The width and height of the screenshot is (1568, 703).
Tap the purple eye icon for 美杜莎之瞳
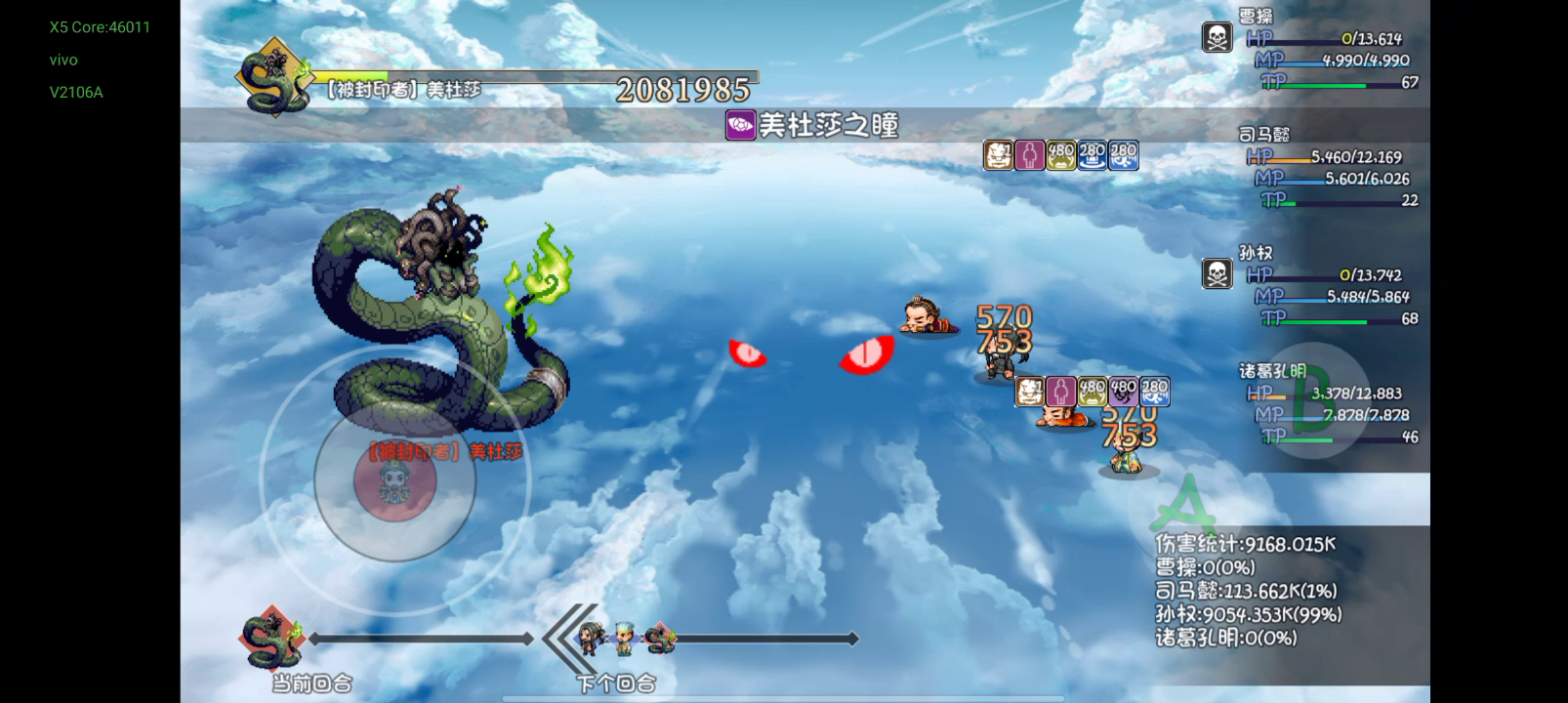(740, 125)
